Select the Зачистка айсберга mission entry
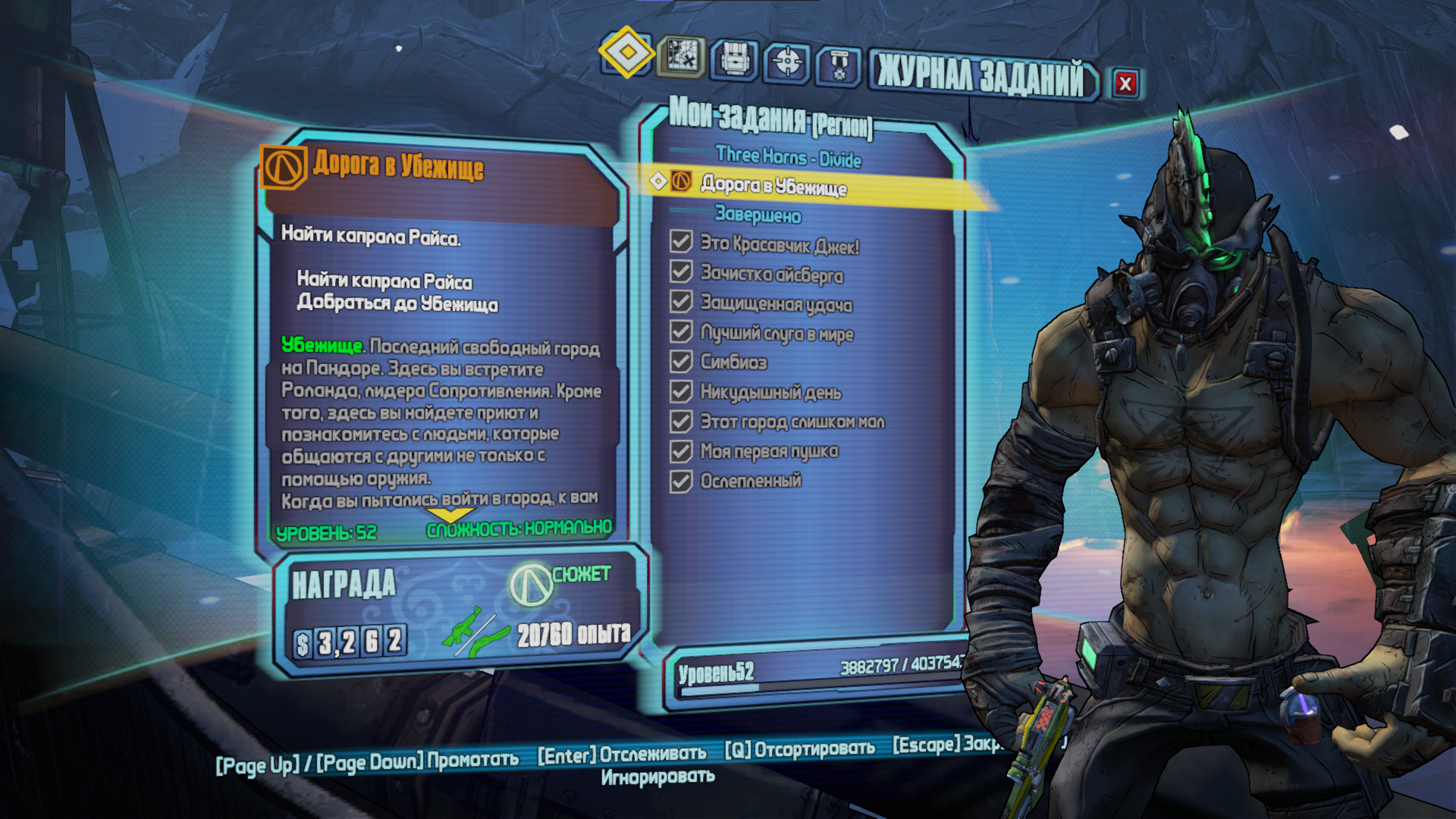 coord(771,275)
